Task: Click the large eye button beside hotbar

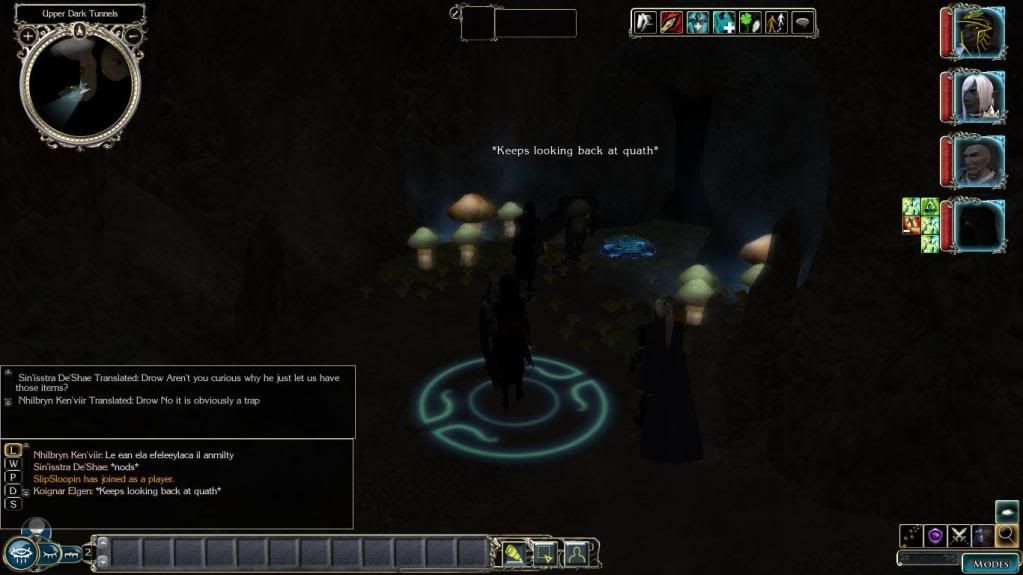Action: [20, 553]
